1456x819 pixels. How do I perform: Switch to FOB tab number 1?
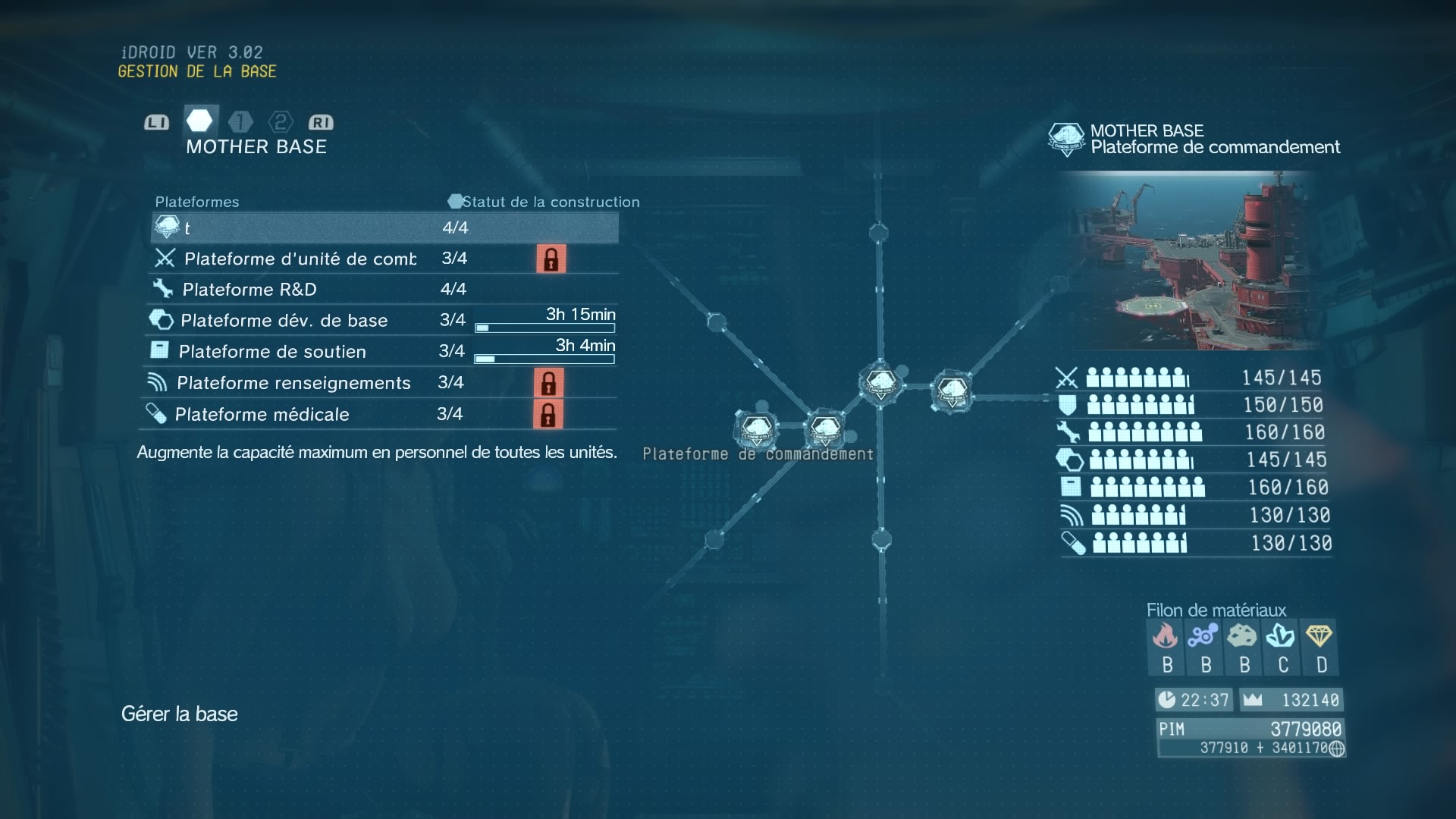tap(240, 122)
